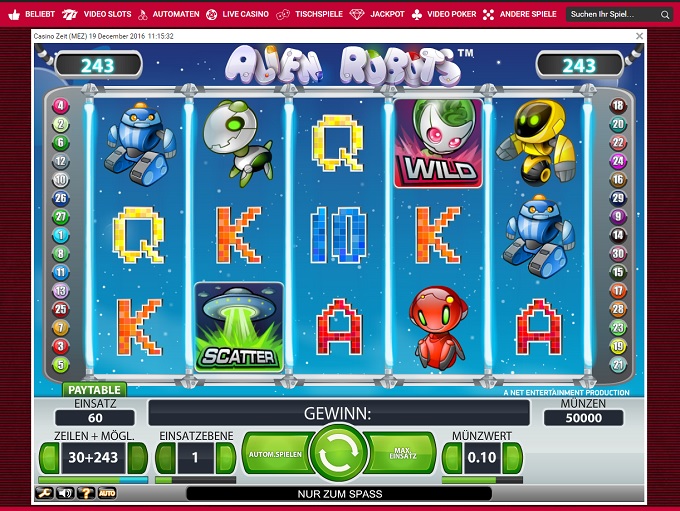The image size is (680, 511).
Task: Decrease the Münzwert coin value
Action: (x=452, y=459)
